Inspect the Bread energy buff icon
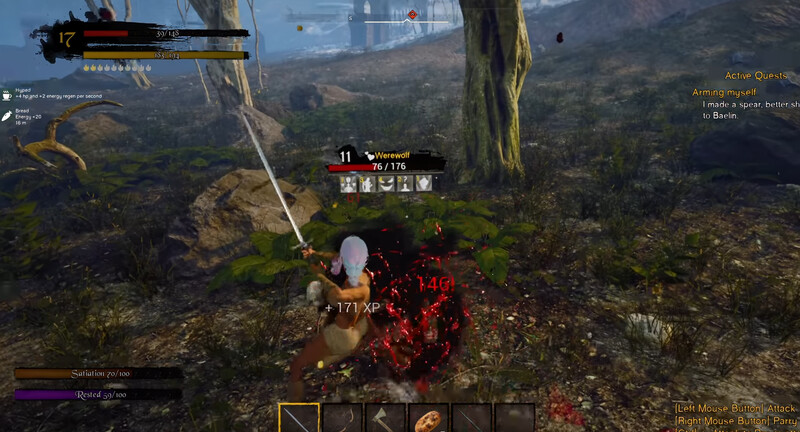800x432 pixels. point(6,116)
